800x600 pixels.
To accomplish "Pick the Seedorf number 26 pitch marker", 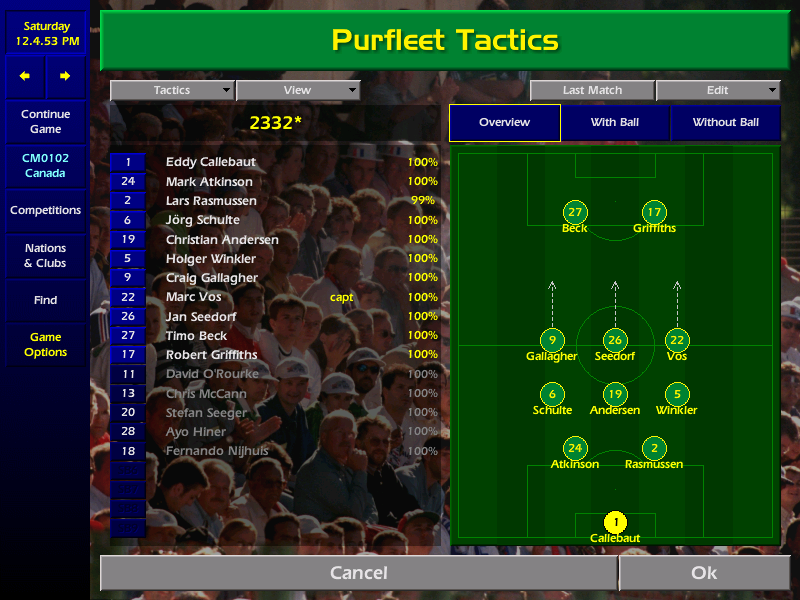I will pyautogui.click(x=615, y=340).
